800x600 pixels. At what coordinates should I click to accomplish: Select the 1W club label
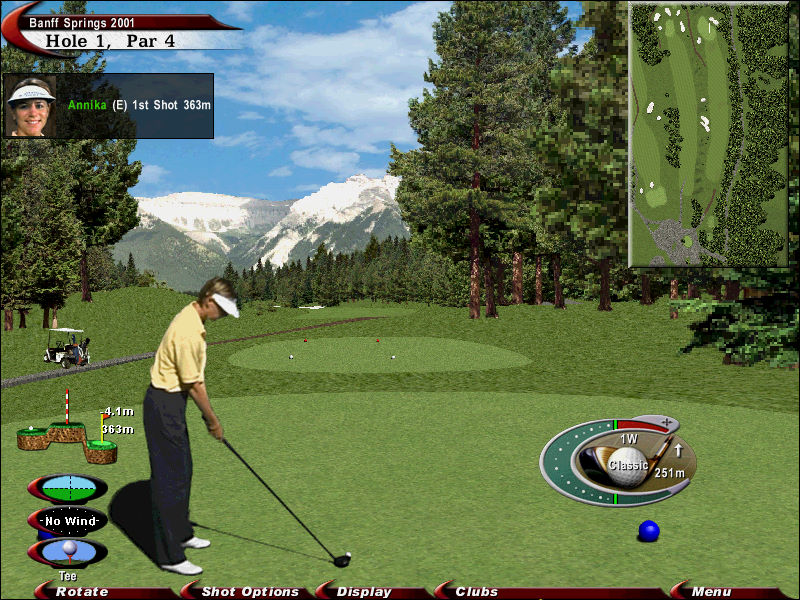coord(629,439)
